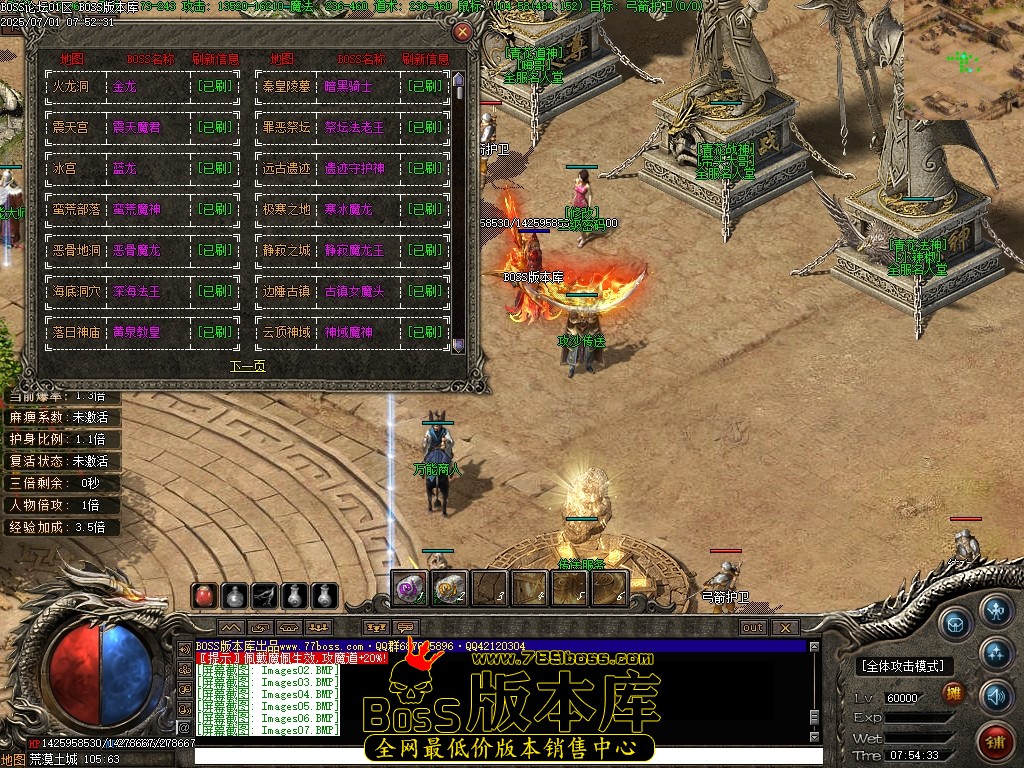1024x768 pixels.
Task: Activate the purple item in hotbar slot 1
Action: [410, 588]
